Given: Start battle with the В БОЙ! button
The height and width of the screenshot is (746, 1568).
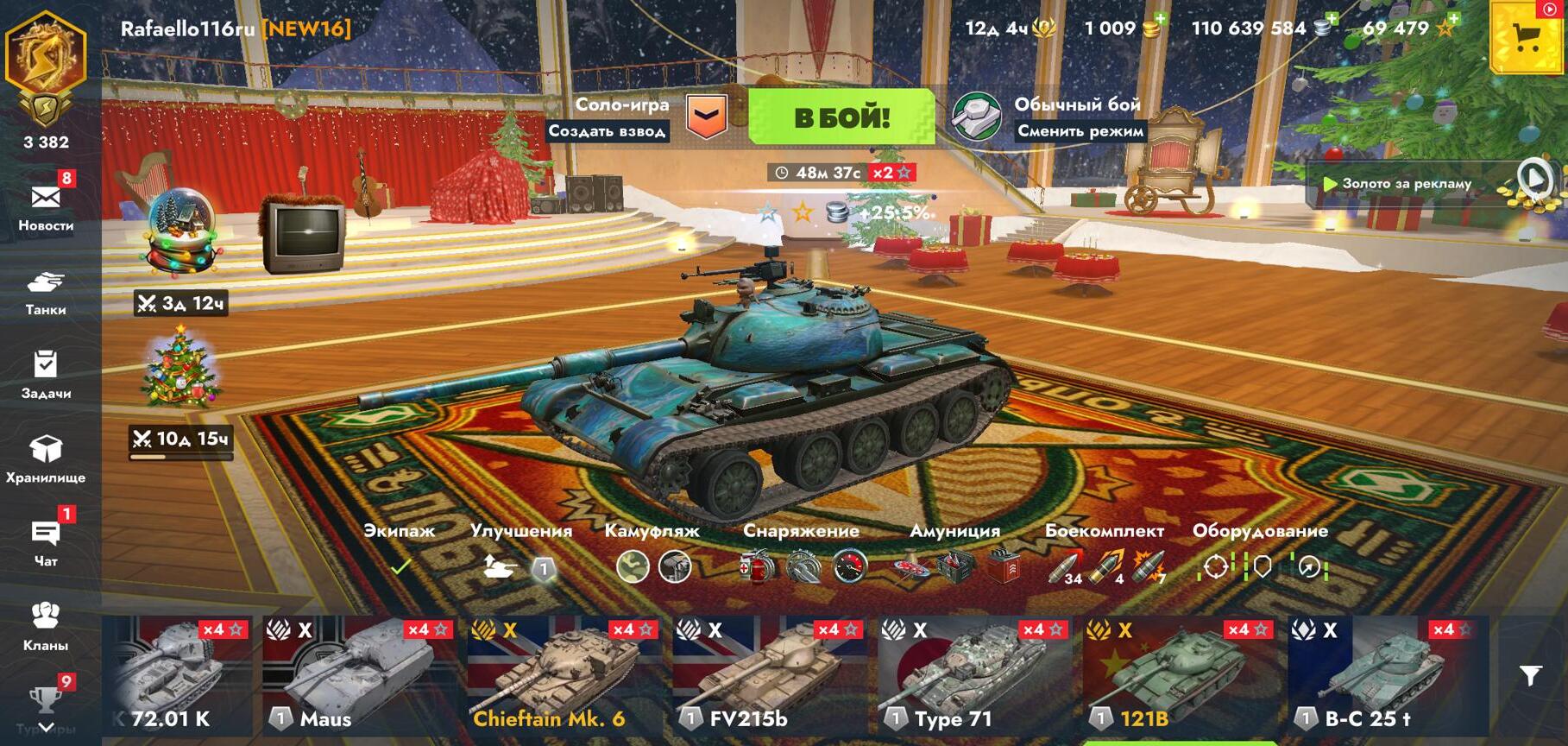Looking at the screenshot, I should coord(841,117).
